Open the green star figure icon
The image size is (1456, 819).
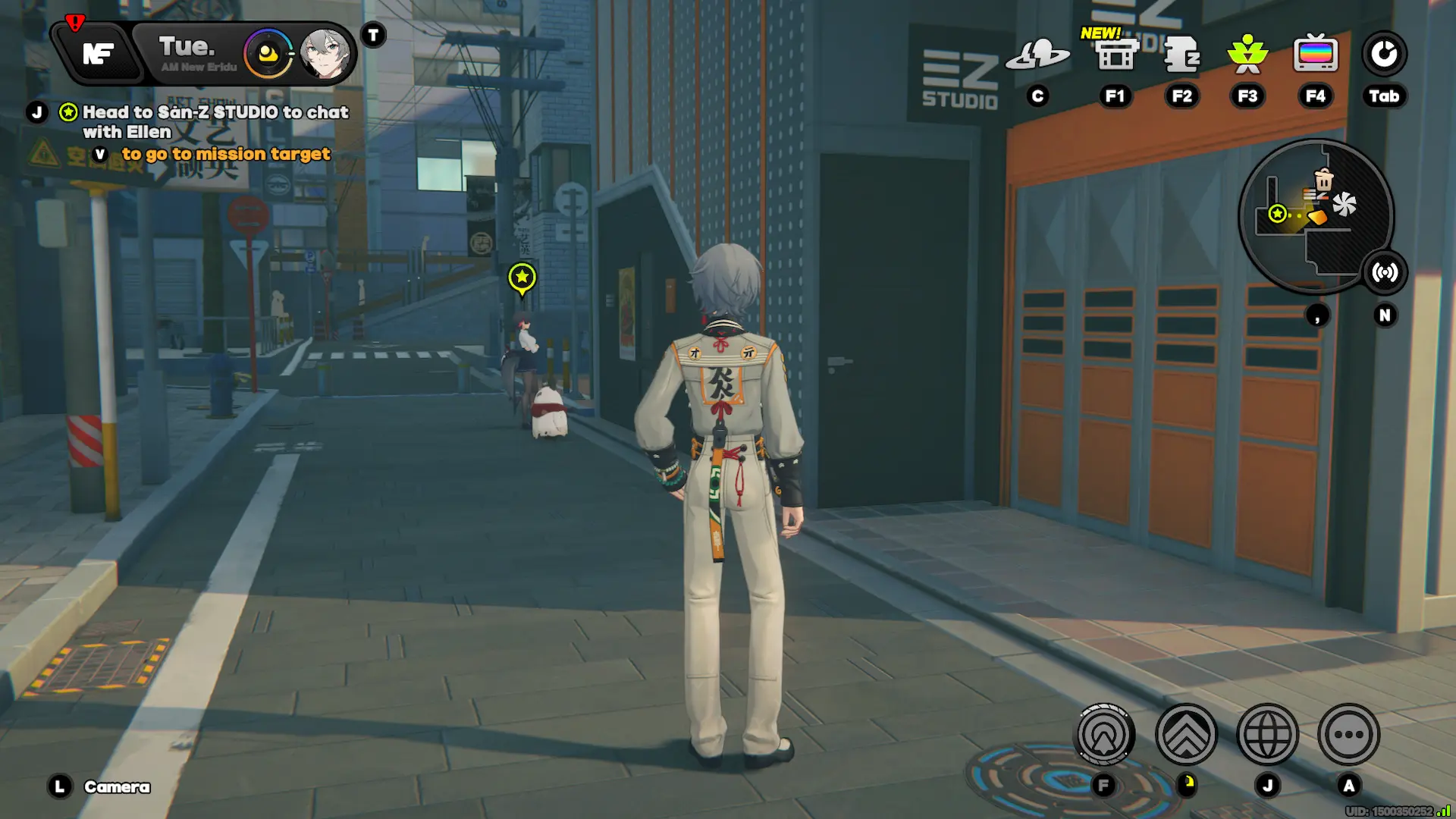point(1247,55)
